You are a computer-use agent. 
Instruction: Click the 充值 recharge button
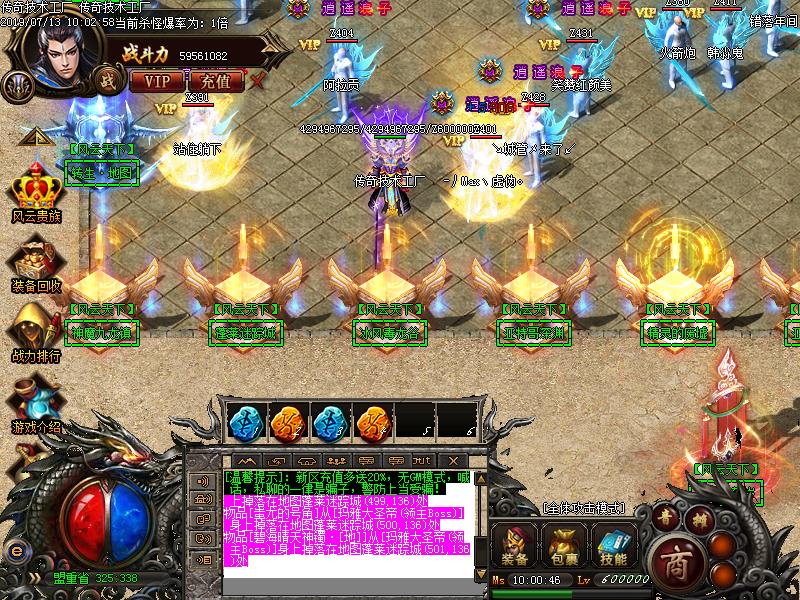point(215,80)
